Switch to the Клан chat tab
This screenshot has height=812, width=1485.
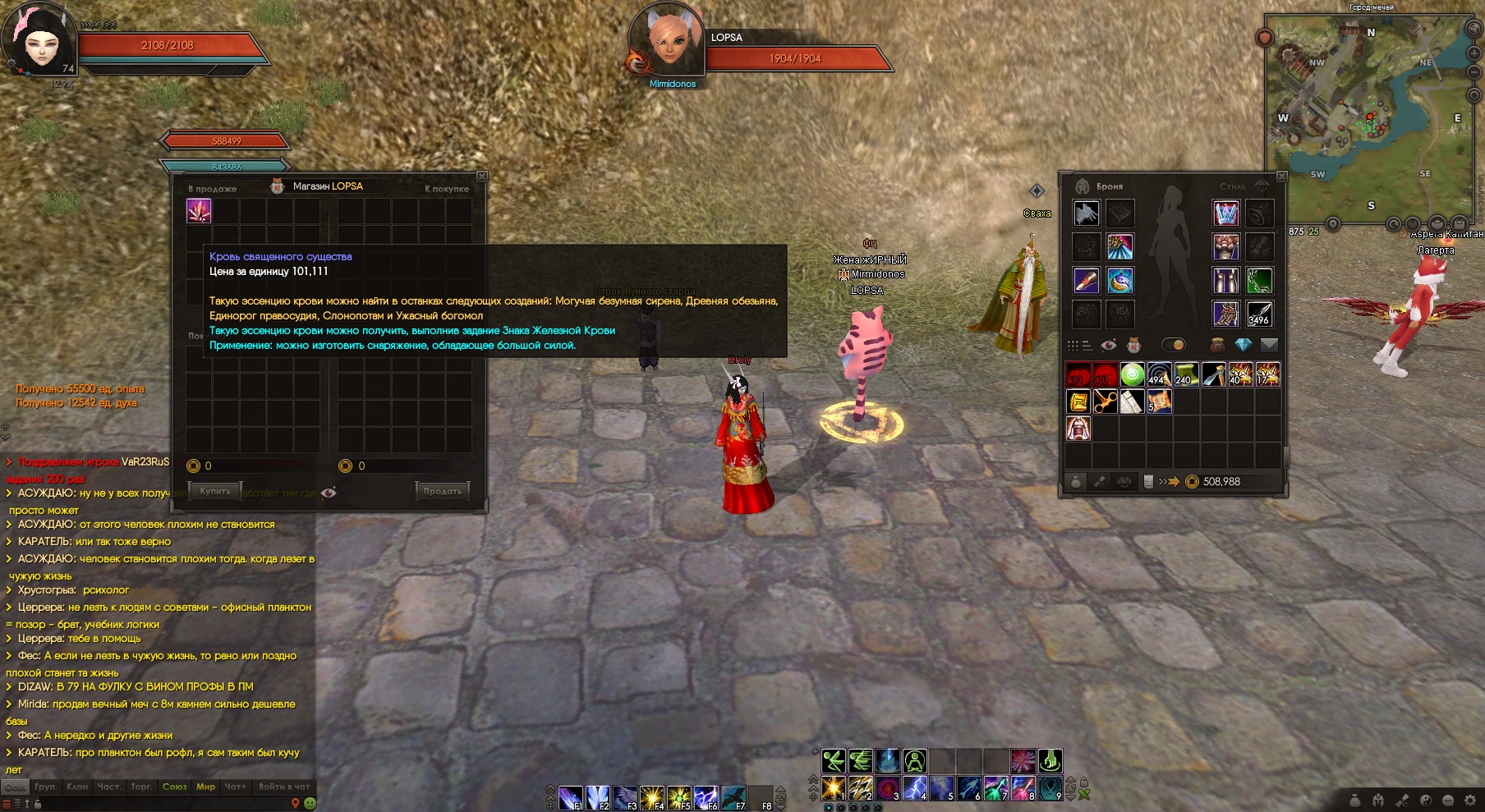click(77, 787)
